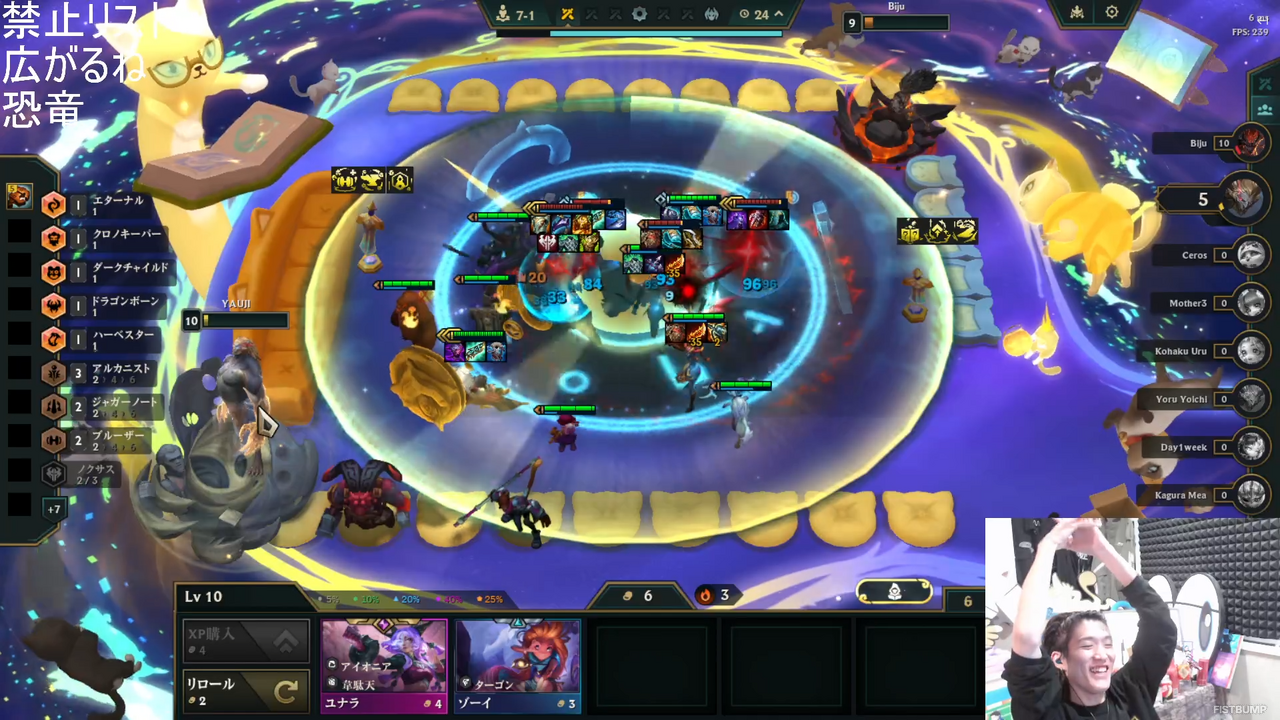The width and height of the screenshot is (1280, 720).
Task: Select the ジャガーノート trait entry
Action: click(x=100, y=407)
